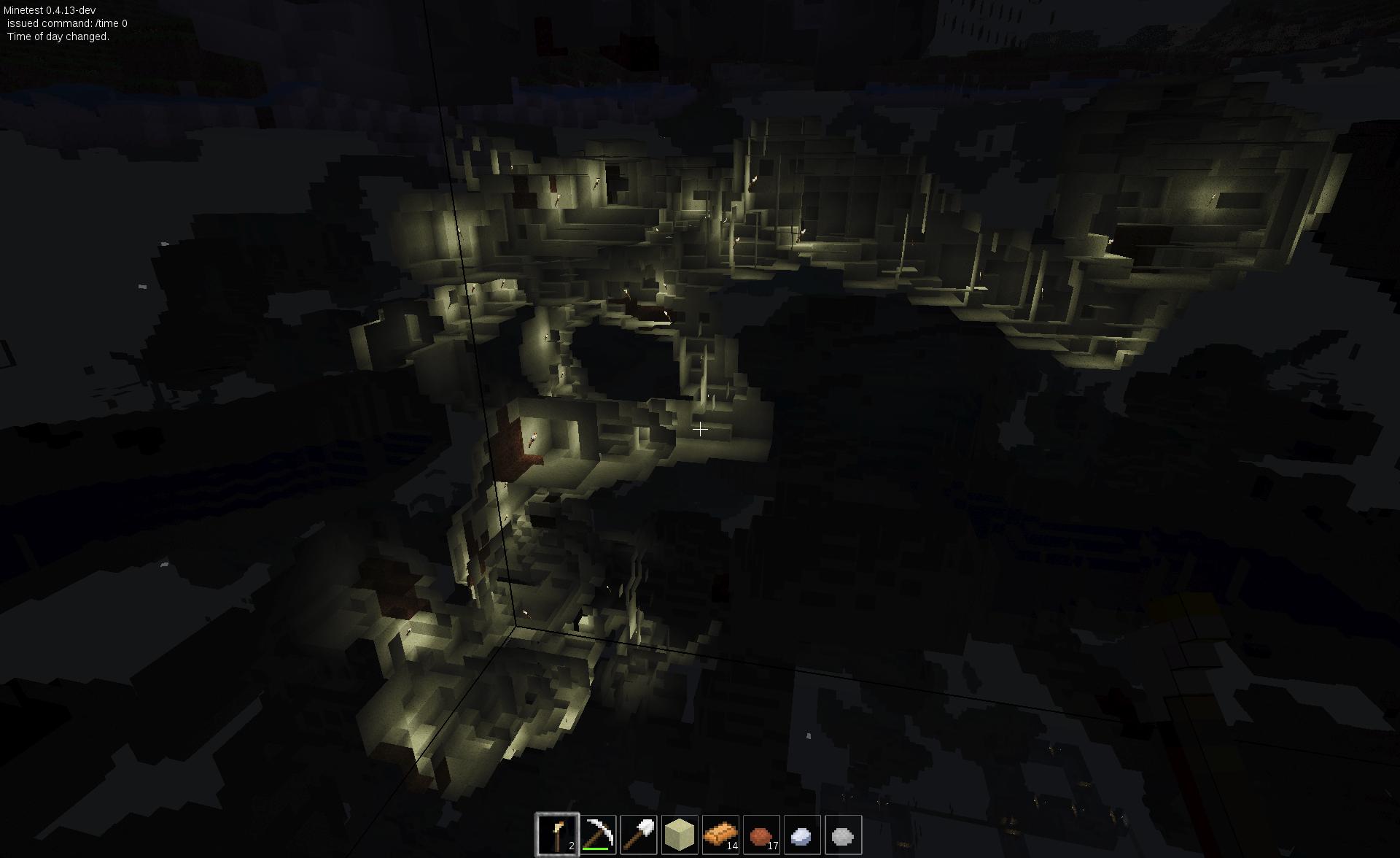Click the green durability bar under the pickaxe
This screenshot has width=1400, height=858.
[596, 849]
